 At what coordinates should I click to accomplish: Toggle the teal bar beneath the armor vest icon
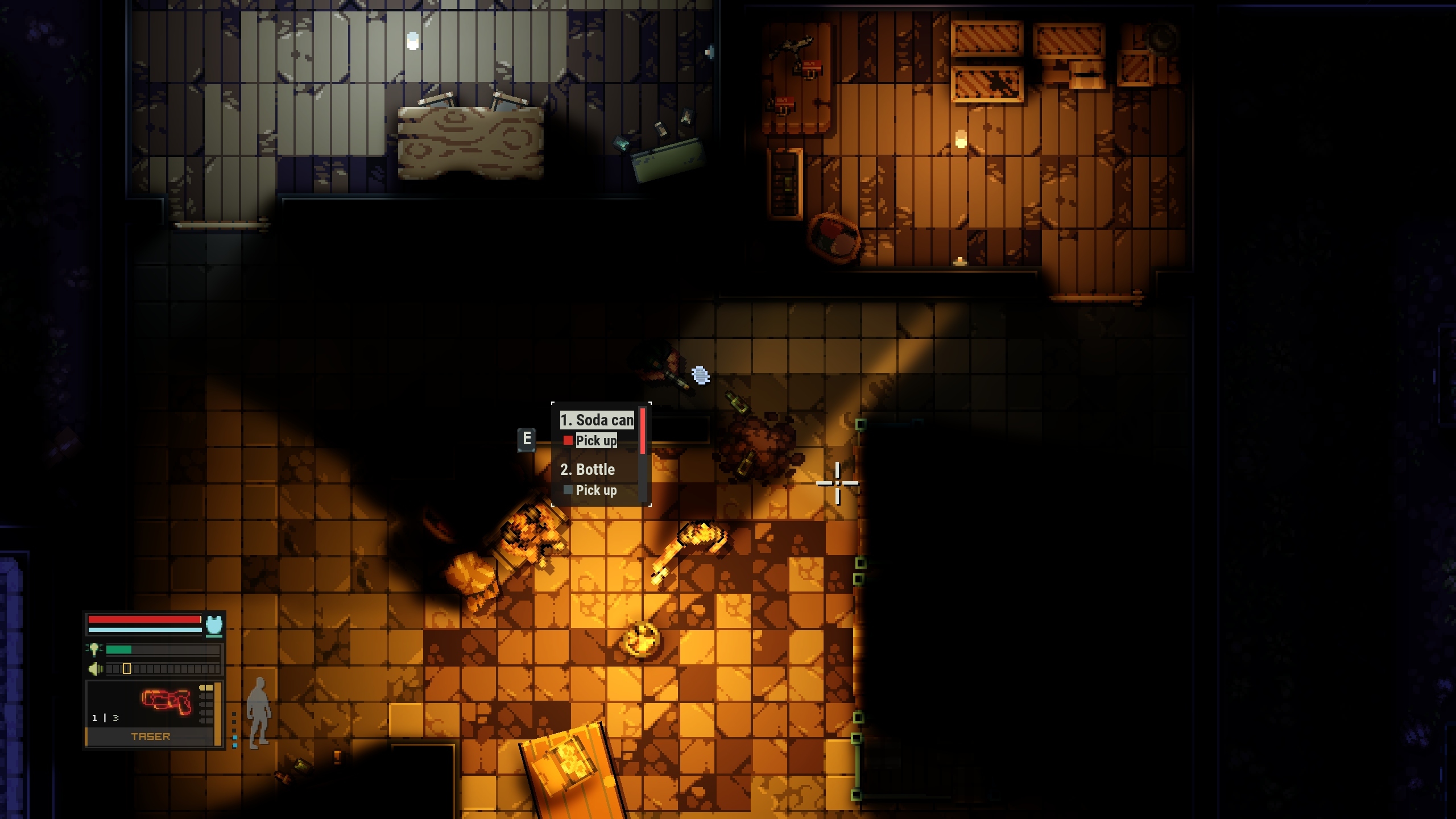click(x=214, y=636)
